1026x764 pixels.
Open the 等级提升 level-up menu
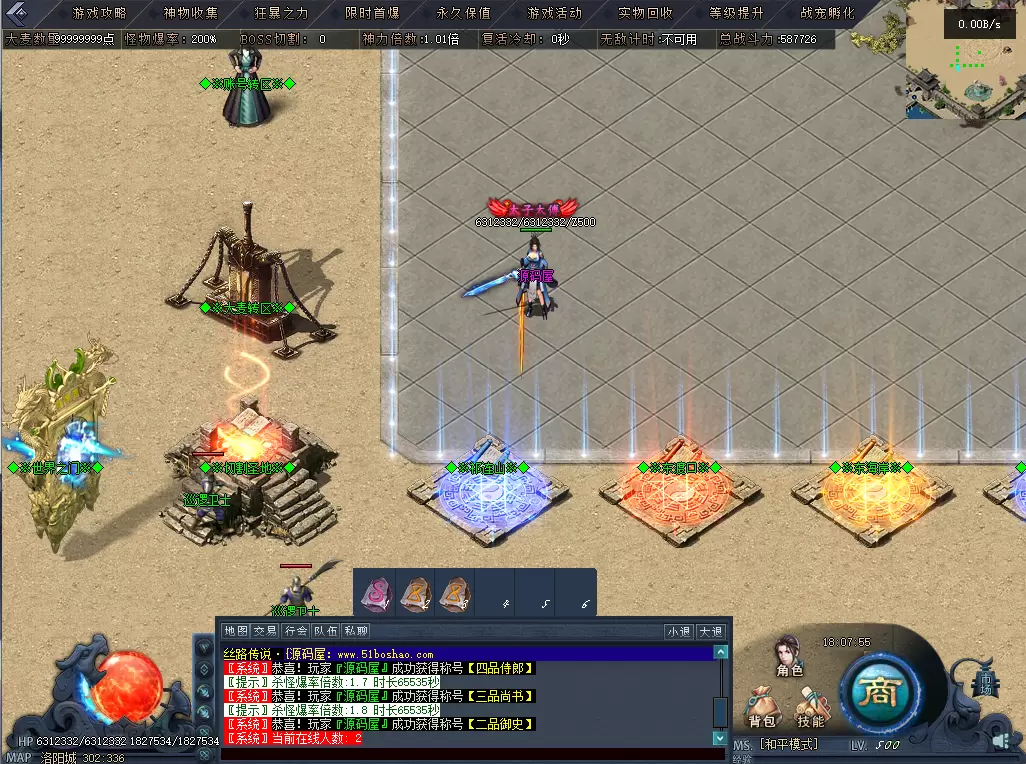coord(736,13)
